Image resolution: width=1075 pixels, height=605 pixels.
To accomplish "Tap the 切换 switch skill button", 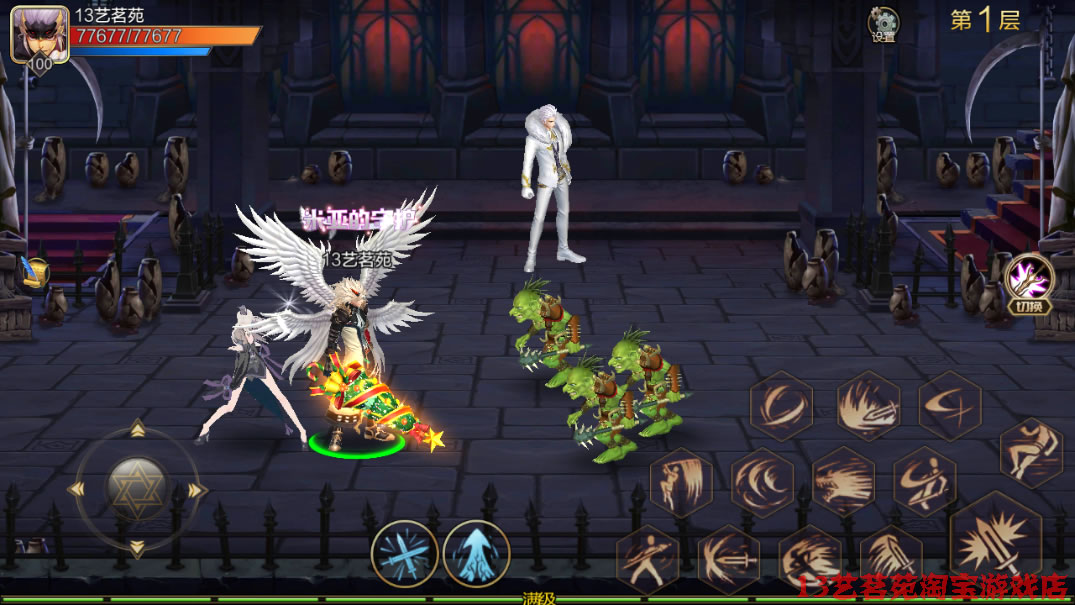I will click(1029, 281).
